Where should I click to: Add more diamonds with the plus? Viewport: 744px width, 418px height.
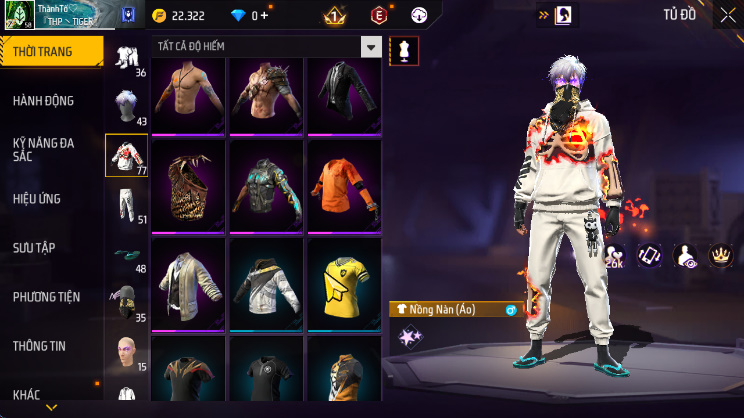263,15
